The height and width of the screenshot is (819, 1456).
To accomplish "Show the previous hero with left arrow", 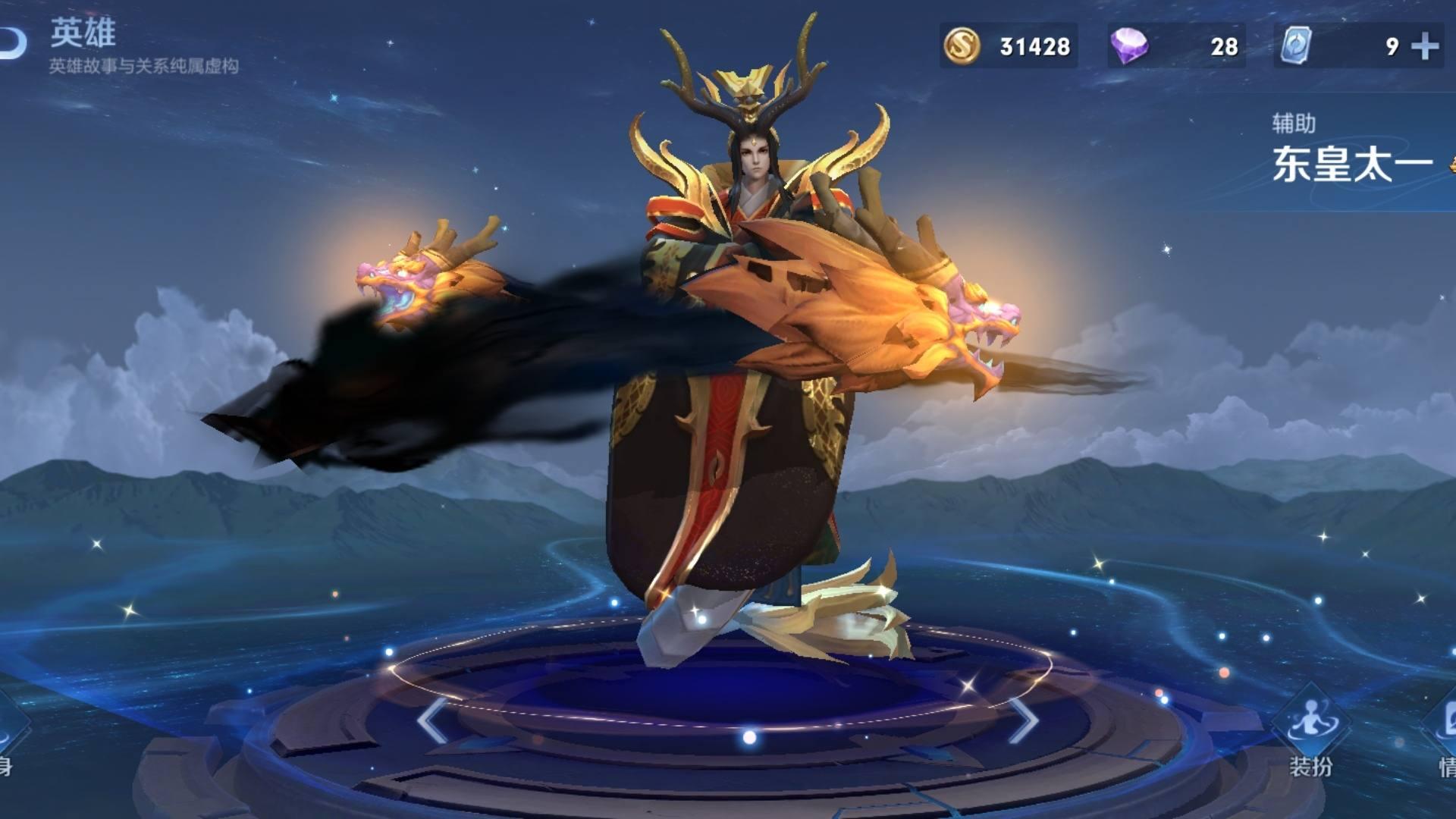I will (432, 720).
